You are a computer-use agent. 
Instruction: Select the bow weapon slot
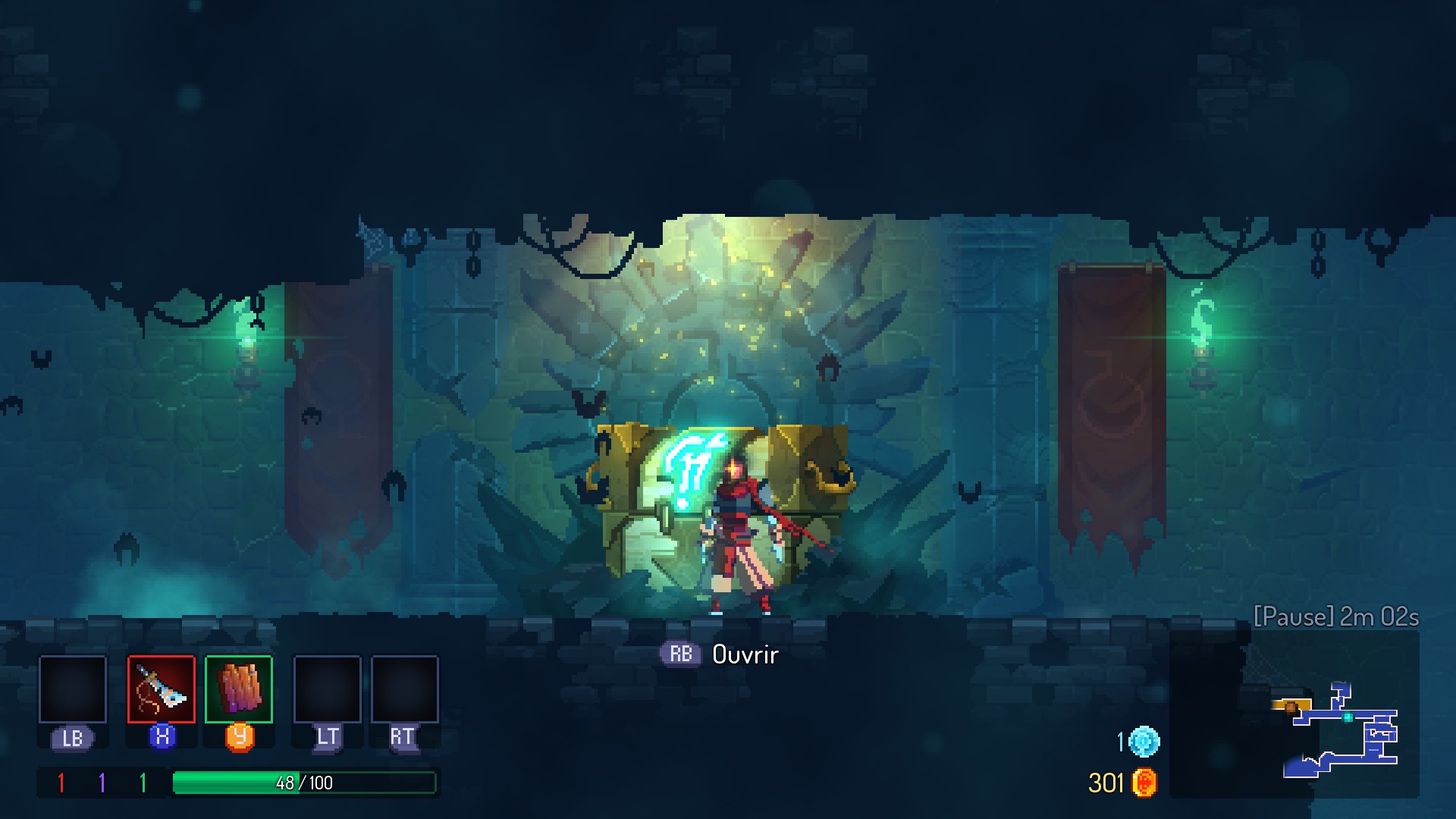point(161,689)
